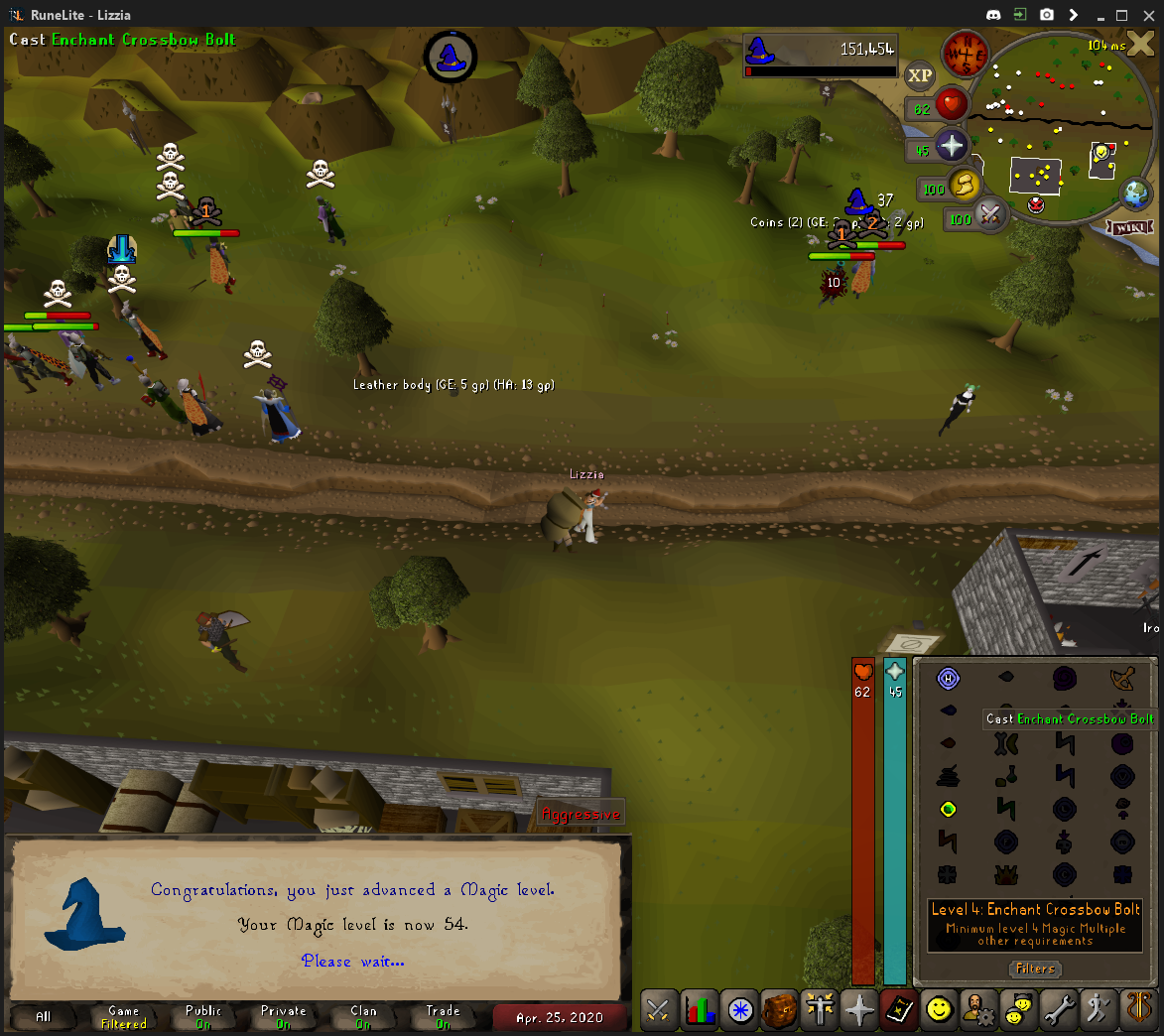The image size is (1164, 1036).
Task: Activate the special attack orb
Action: tap(988, 214)
